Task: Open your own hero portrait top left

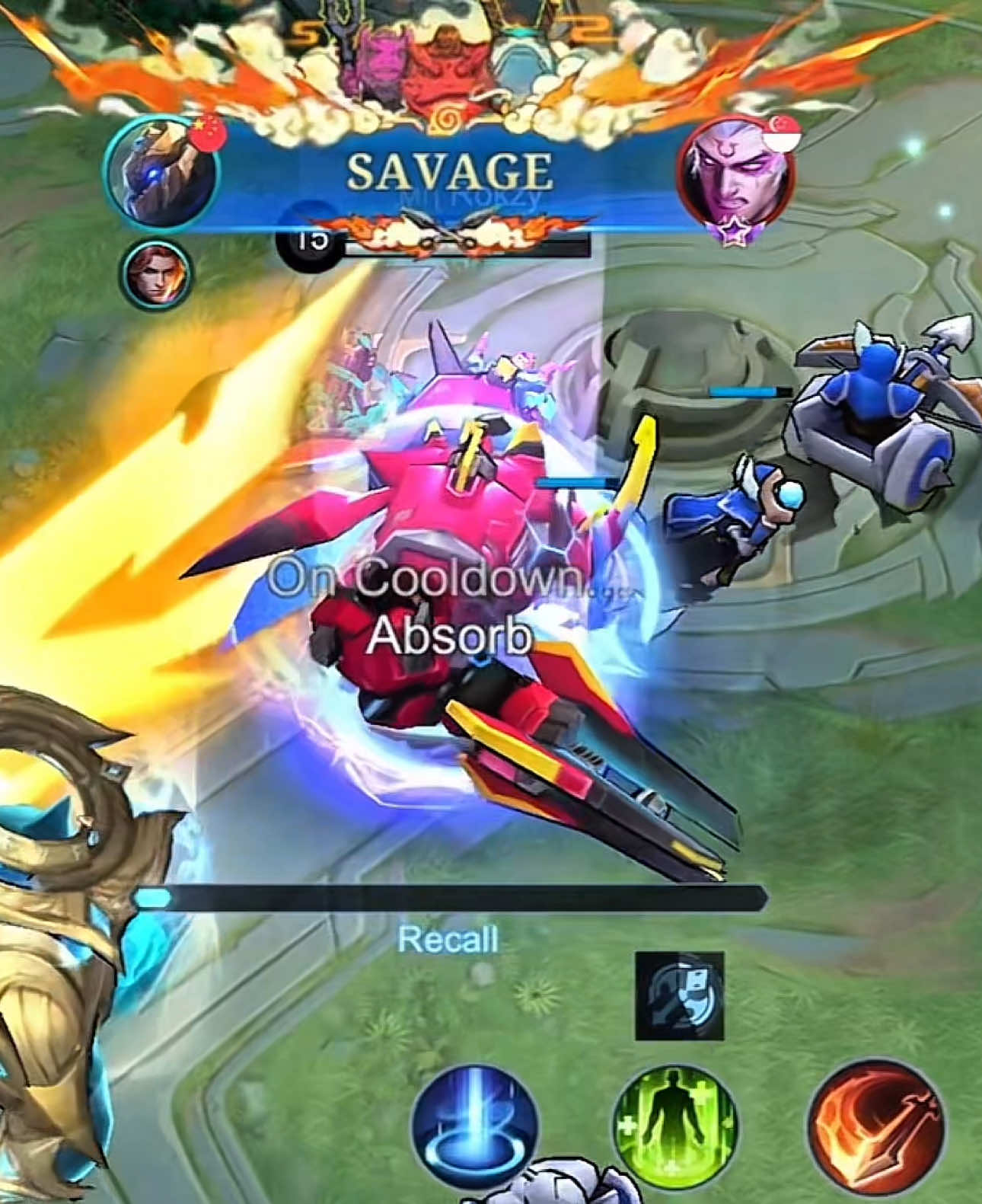Action: click(x=162, y=169)
